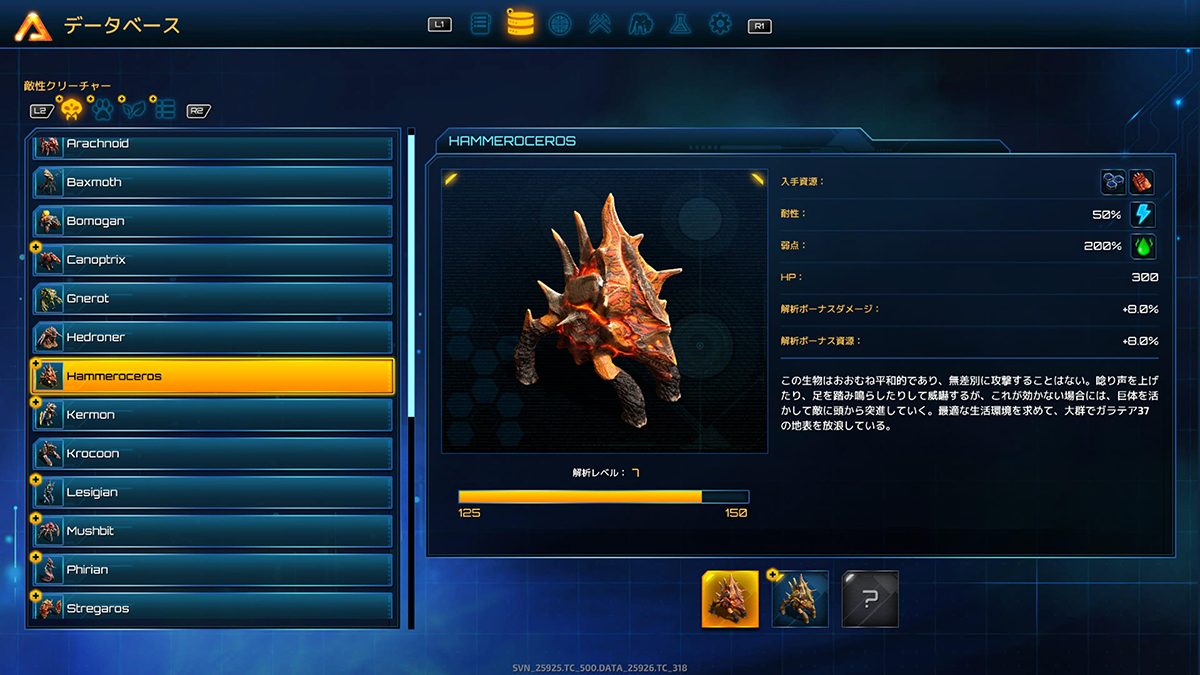The image size is (1200, 675).
Task: Open the leaf plants category tab
Action: 134,109
